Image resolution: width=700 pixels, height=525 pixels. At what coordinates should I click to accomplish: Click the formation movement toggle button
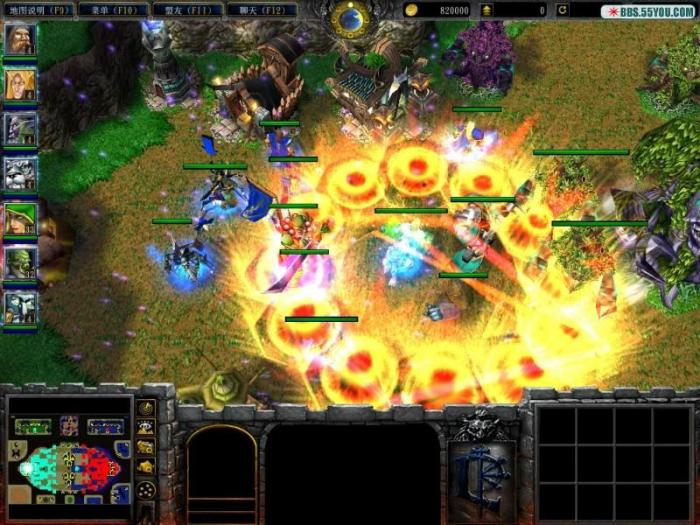(x=146, y=491)
